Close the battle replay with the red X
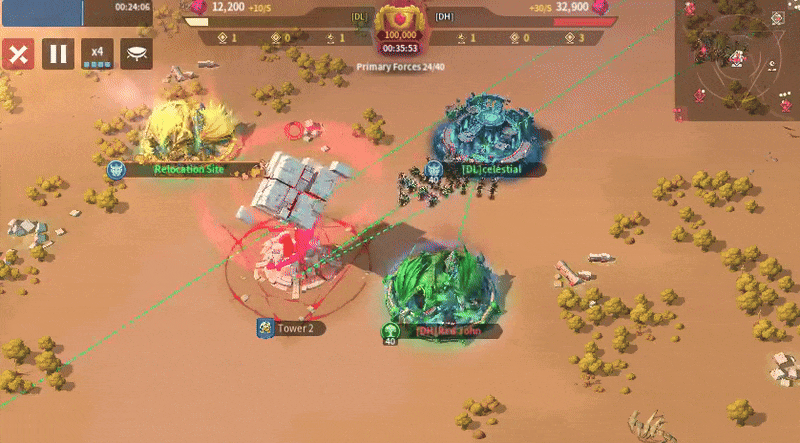The image size is (800, 443). click(x=17, y=54)
